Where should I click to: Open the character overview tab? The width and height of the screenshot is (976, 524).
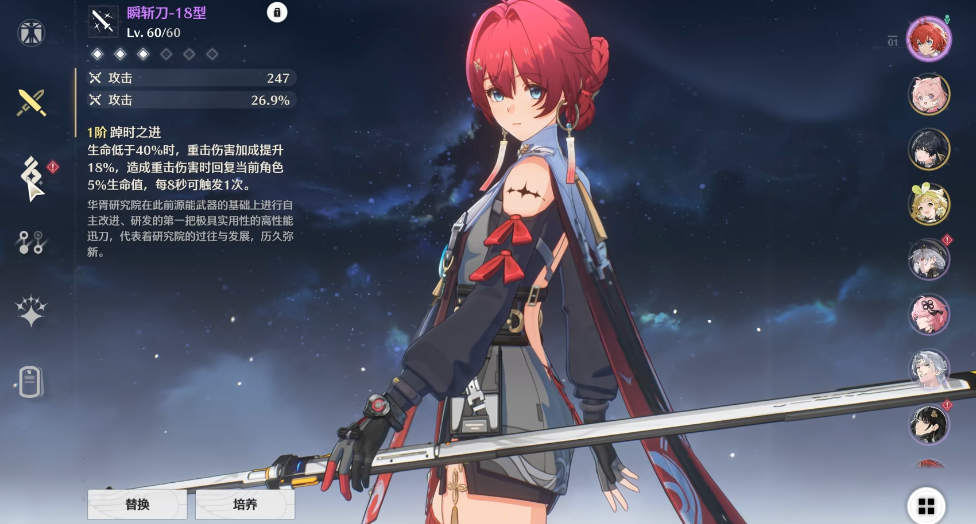click(x=31, y=33)
